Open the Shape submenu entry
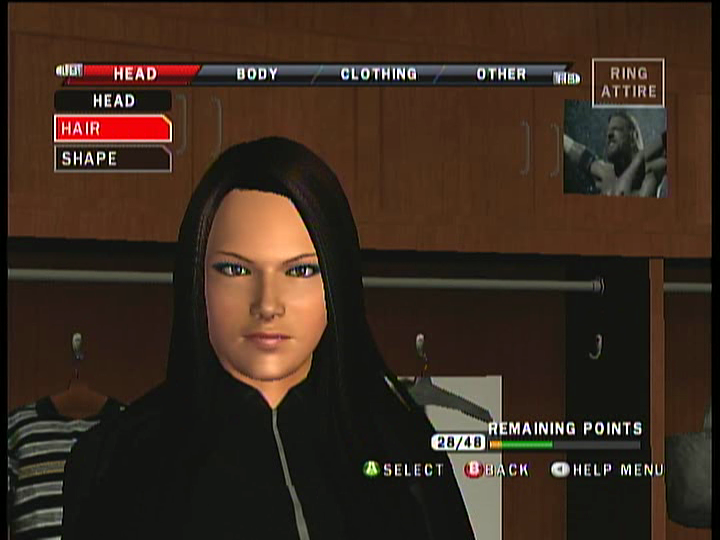 click(x=112, y=158)
